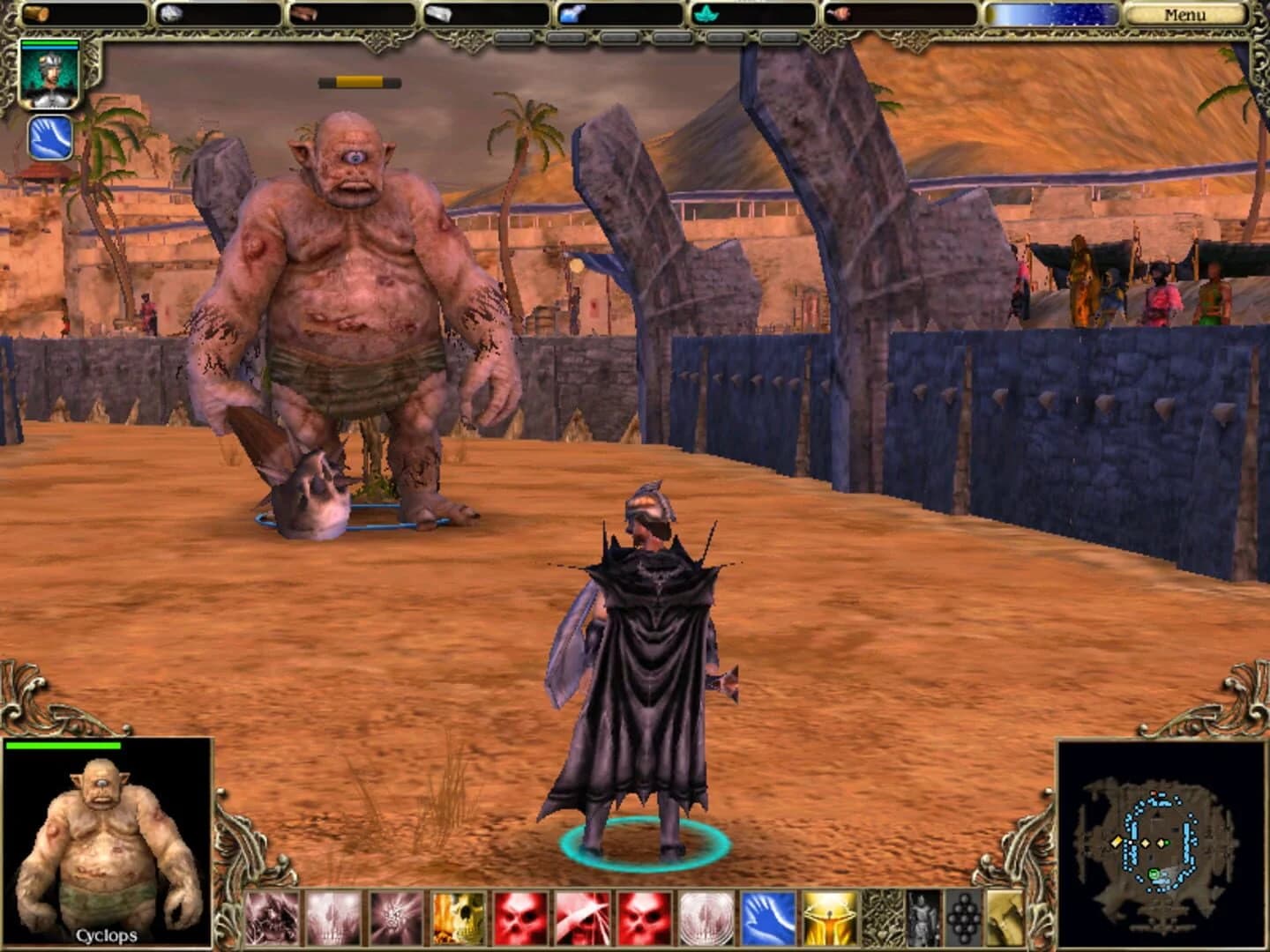Open the armored figure inventory icon
This screenshot has width=1270, height=952.
pos(923,917)
